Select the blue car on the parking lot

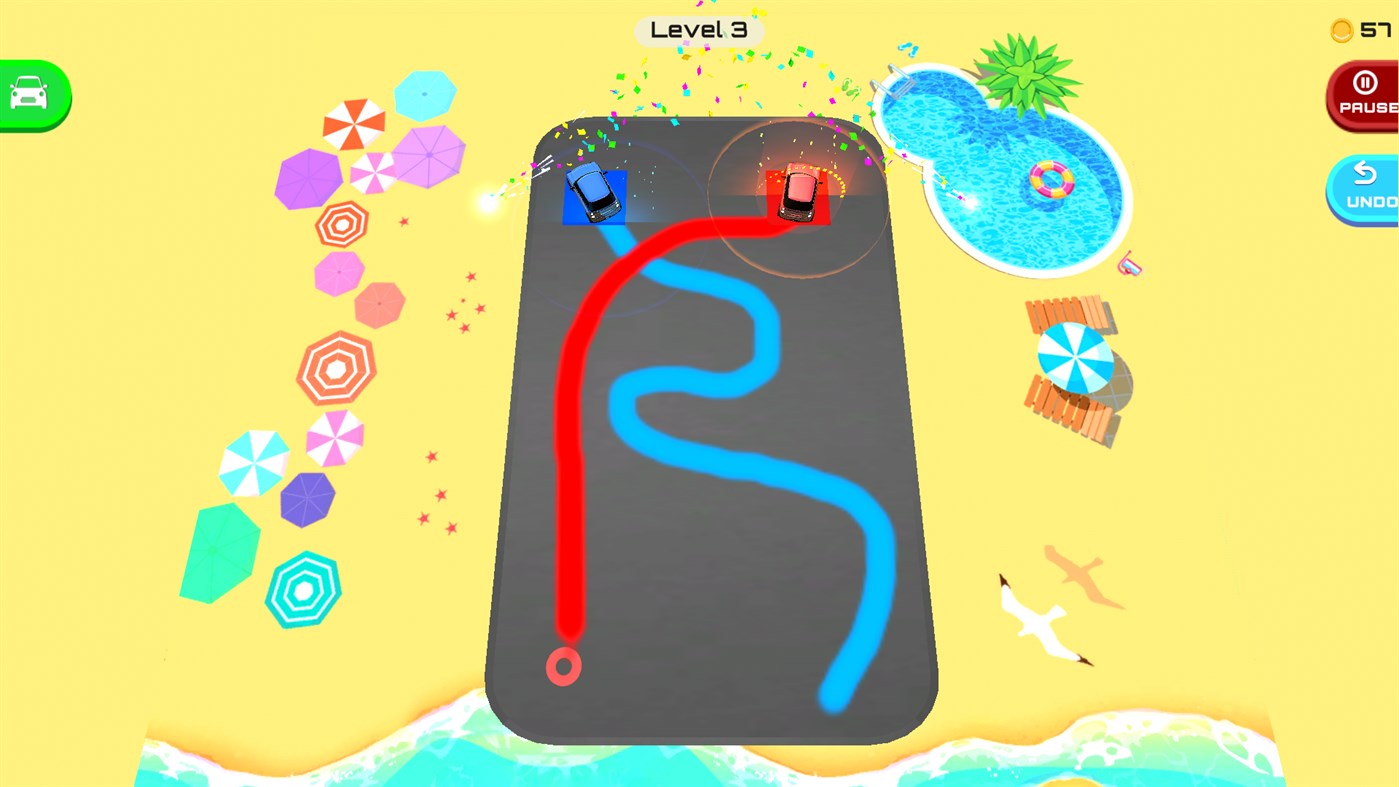click(593, 192)
